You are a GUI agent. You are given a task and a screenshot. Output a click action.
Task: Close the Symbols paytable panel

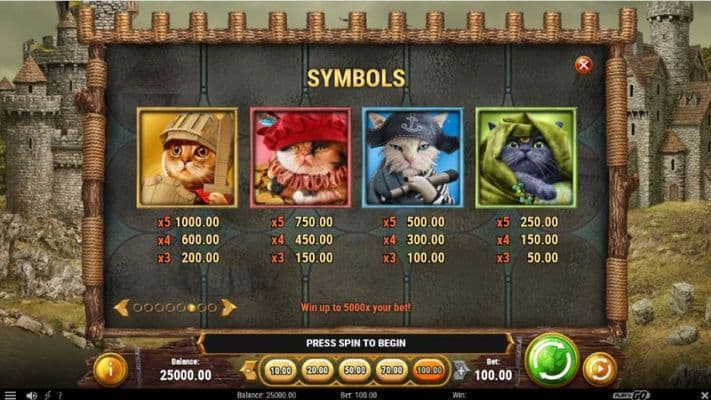584,65
